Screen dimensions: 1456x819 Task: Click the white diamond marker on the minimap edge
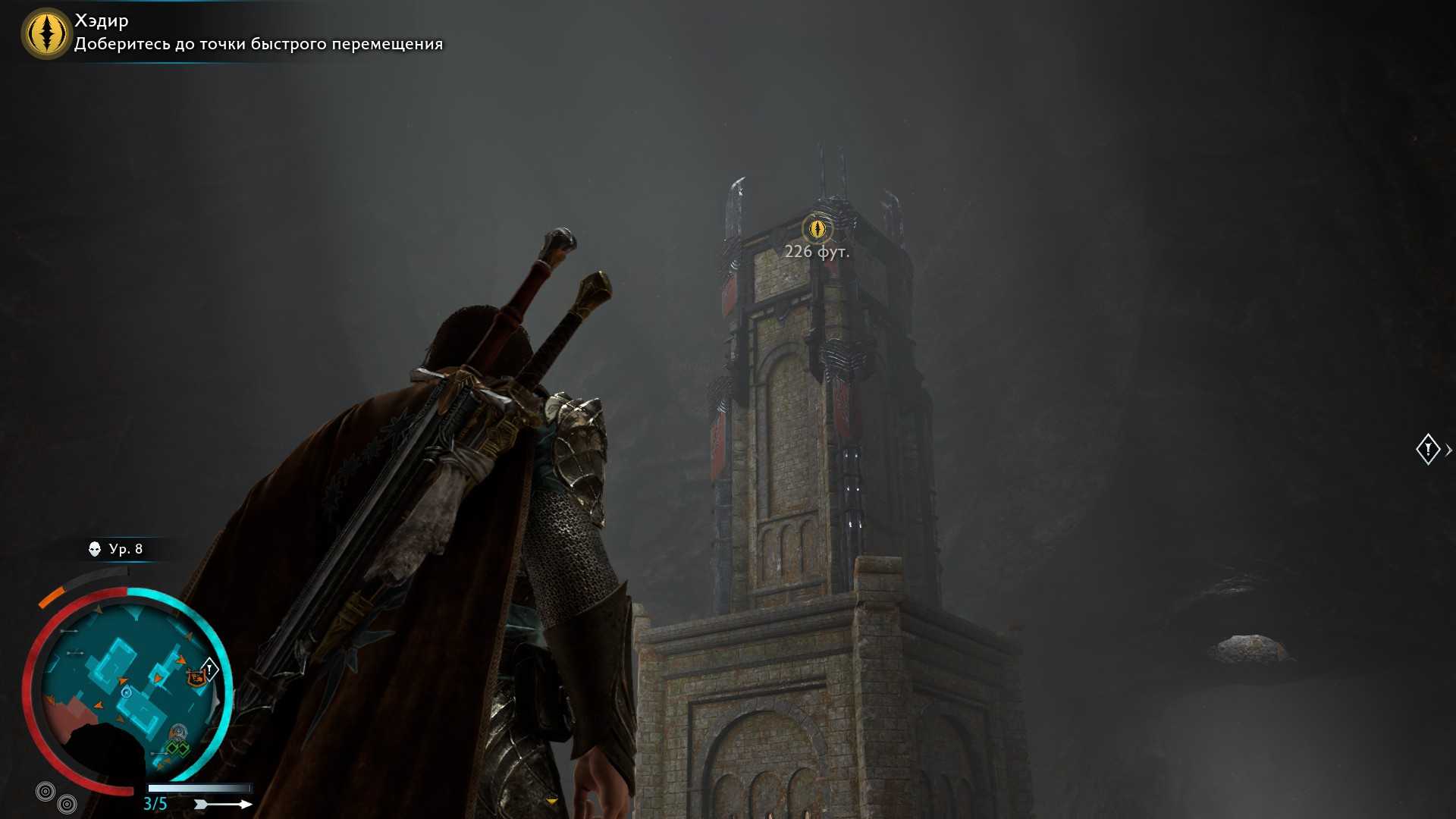tap(209, 669)
